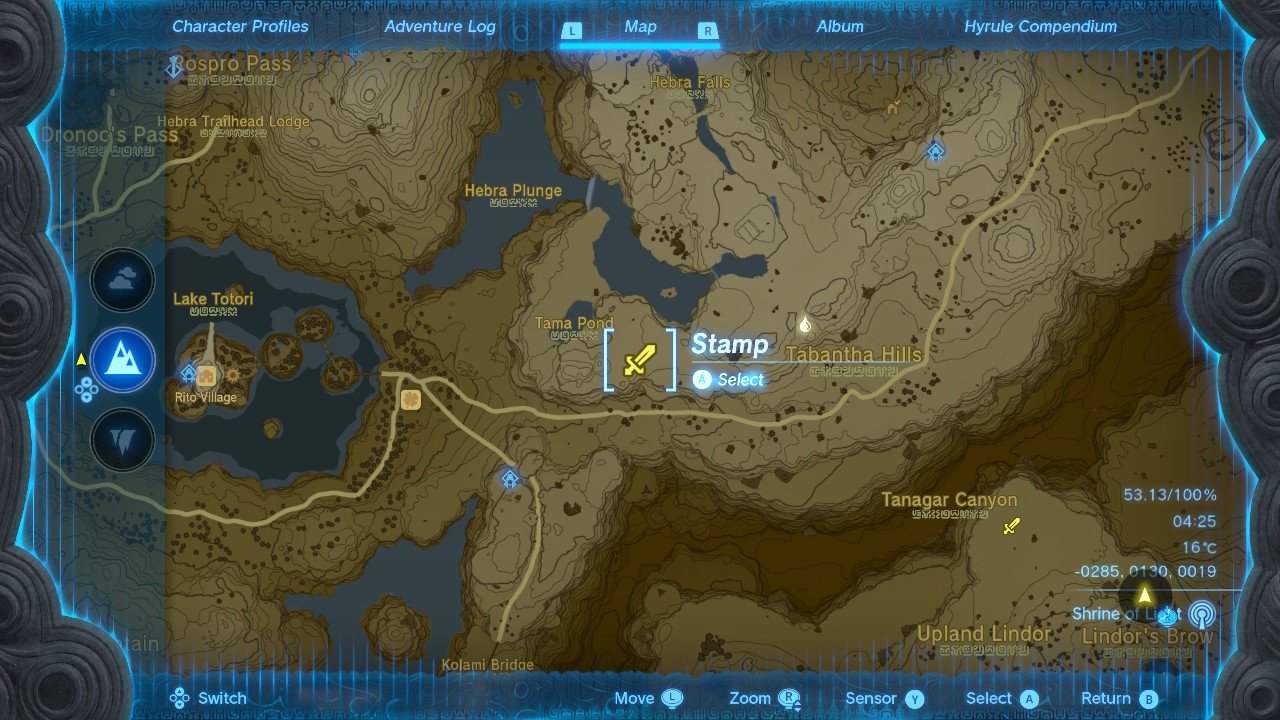The image size is (1280, 720).
Task: Select the shrine marker east of Hebra Falls
Action: [935, 151]
